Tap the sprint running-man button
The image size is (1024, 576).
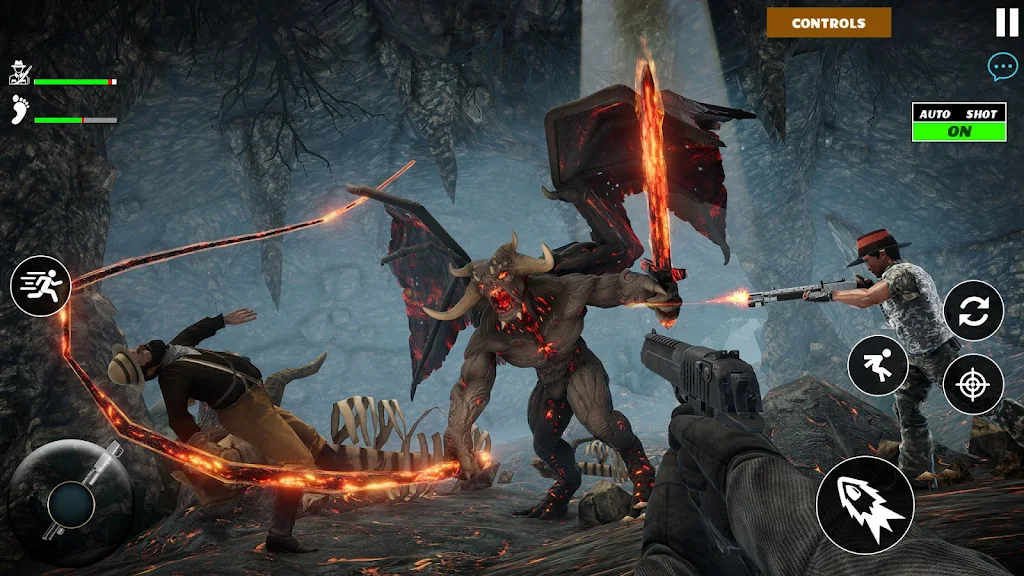(41, 286)
